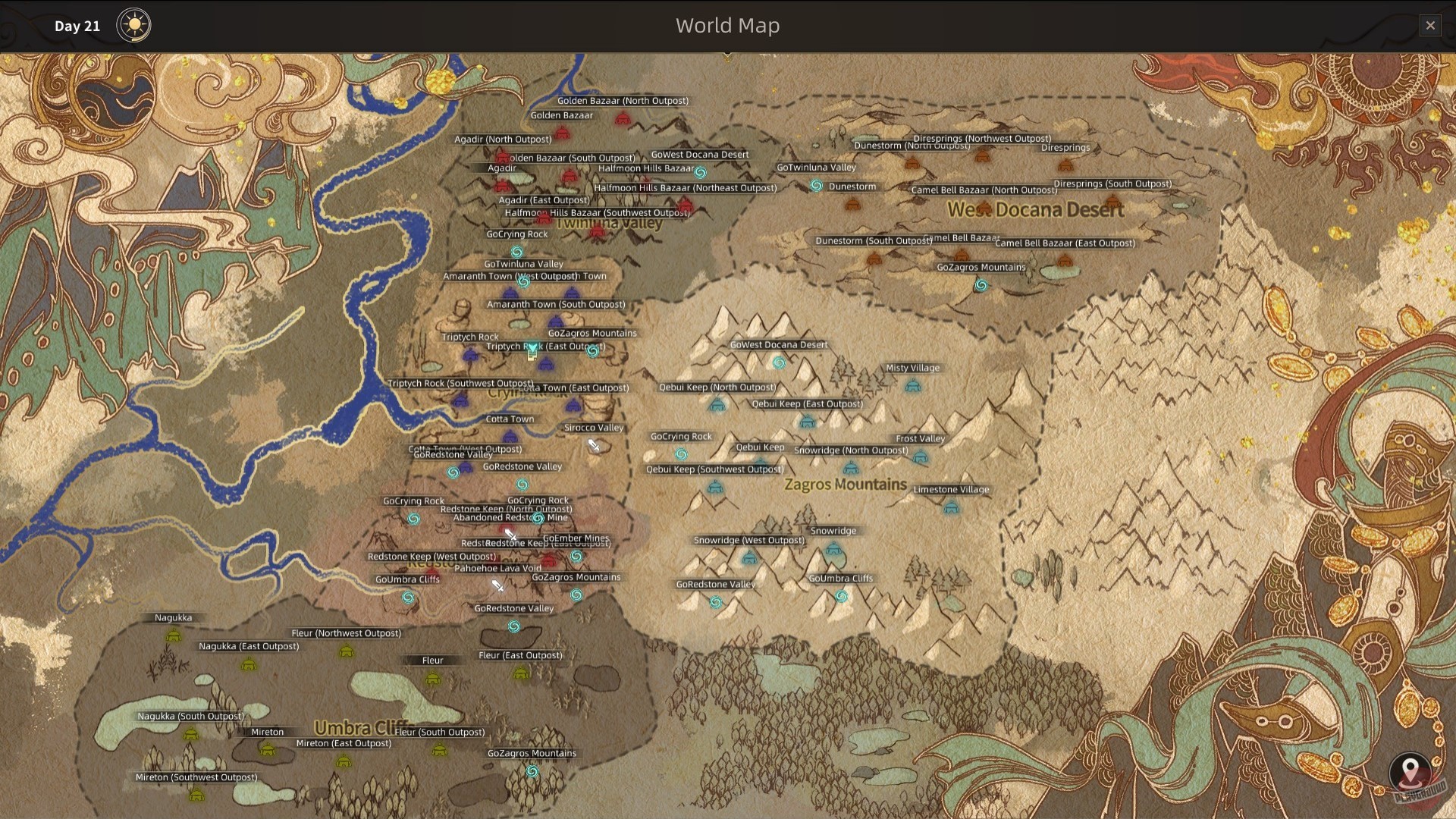The width and height of the screenshot is (1456, 819).
Task: Click the Mireton location marker
Action: (268, 748)
